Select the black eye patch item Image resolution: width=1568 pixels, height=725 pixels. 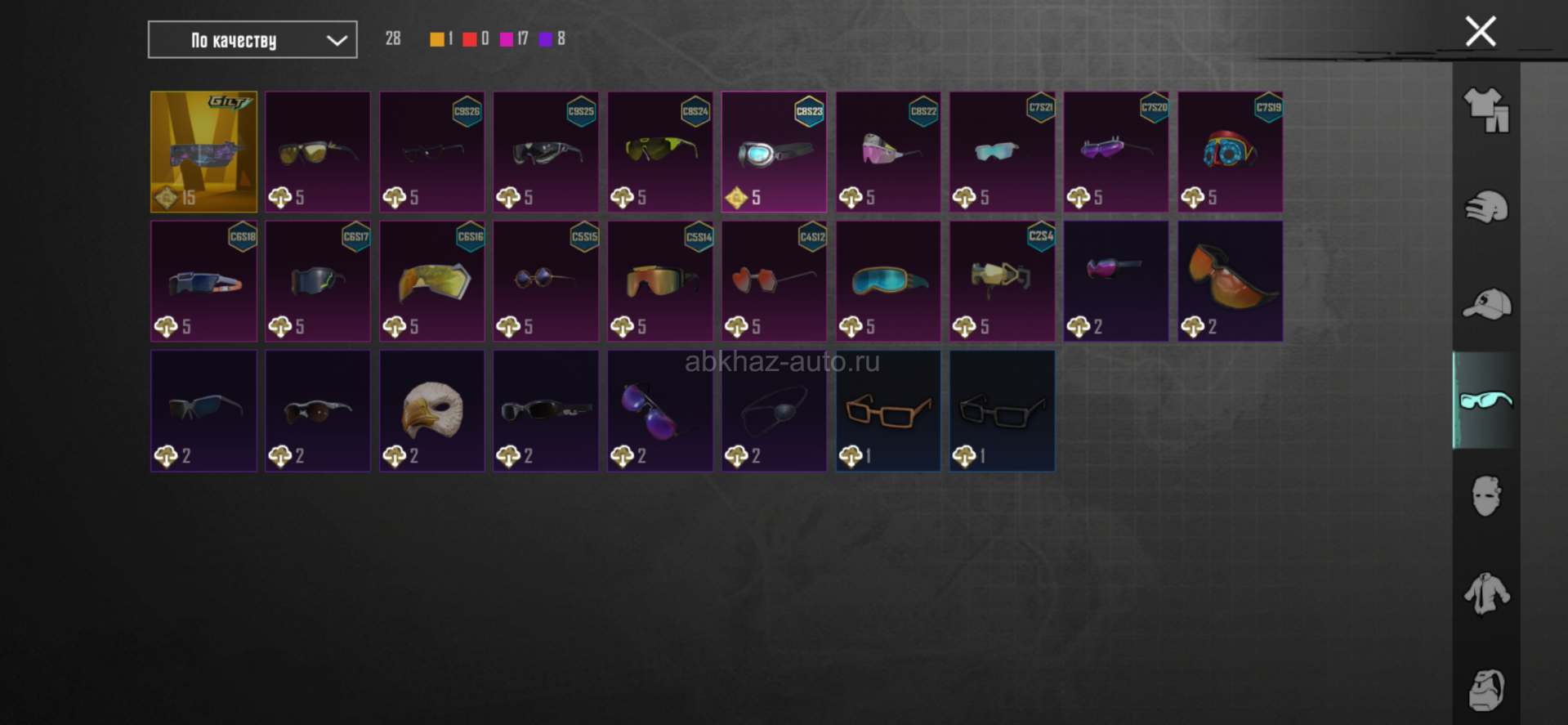774,410
